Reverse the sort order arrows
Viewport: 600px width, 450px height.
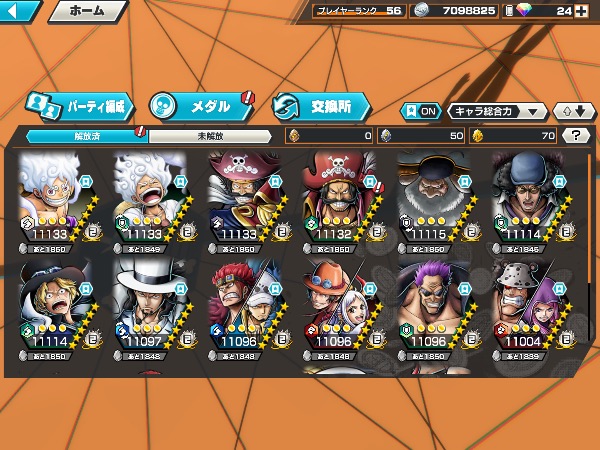tap(571, 111)
